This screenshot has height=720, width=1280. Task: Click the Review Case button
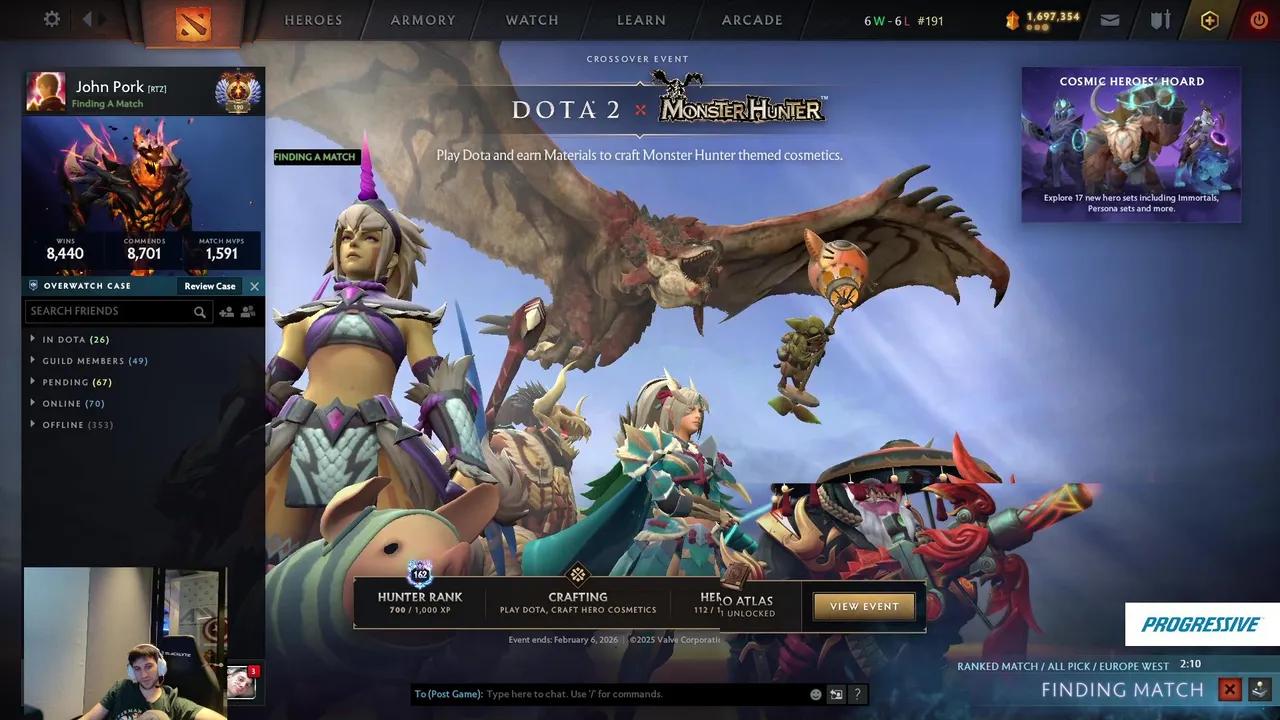(208, 286)
